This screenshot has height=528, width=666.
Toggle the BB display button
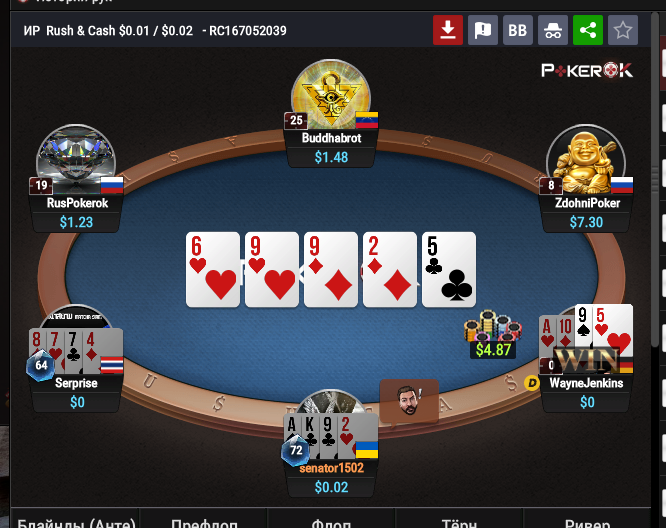click(x=517, y=30)
